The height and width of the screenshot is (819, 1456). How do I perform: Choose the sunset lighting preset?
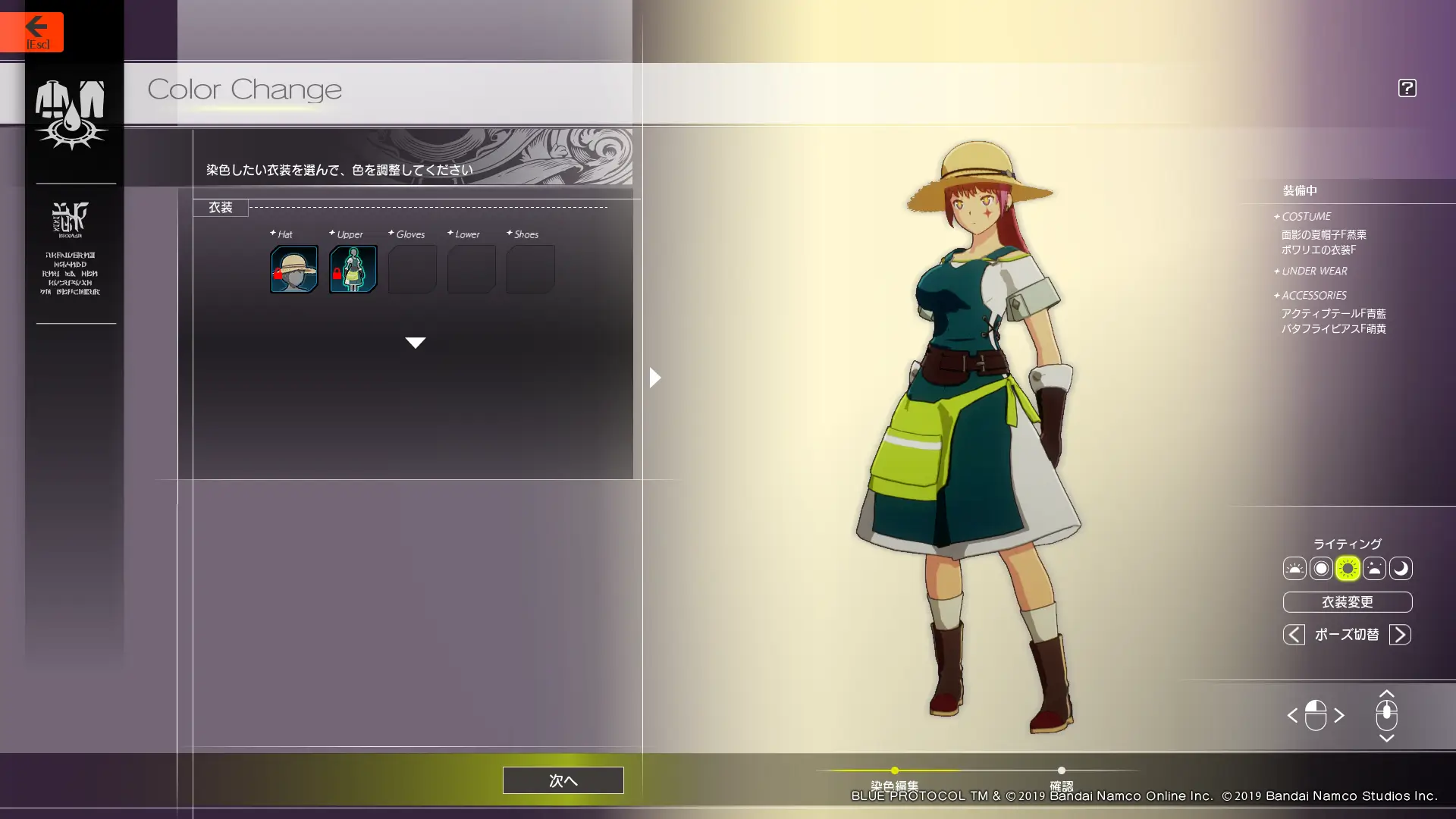click(x=1374, y=569)
